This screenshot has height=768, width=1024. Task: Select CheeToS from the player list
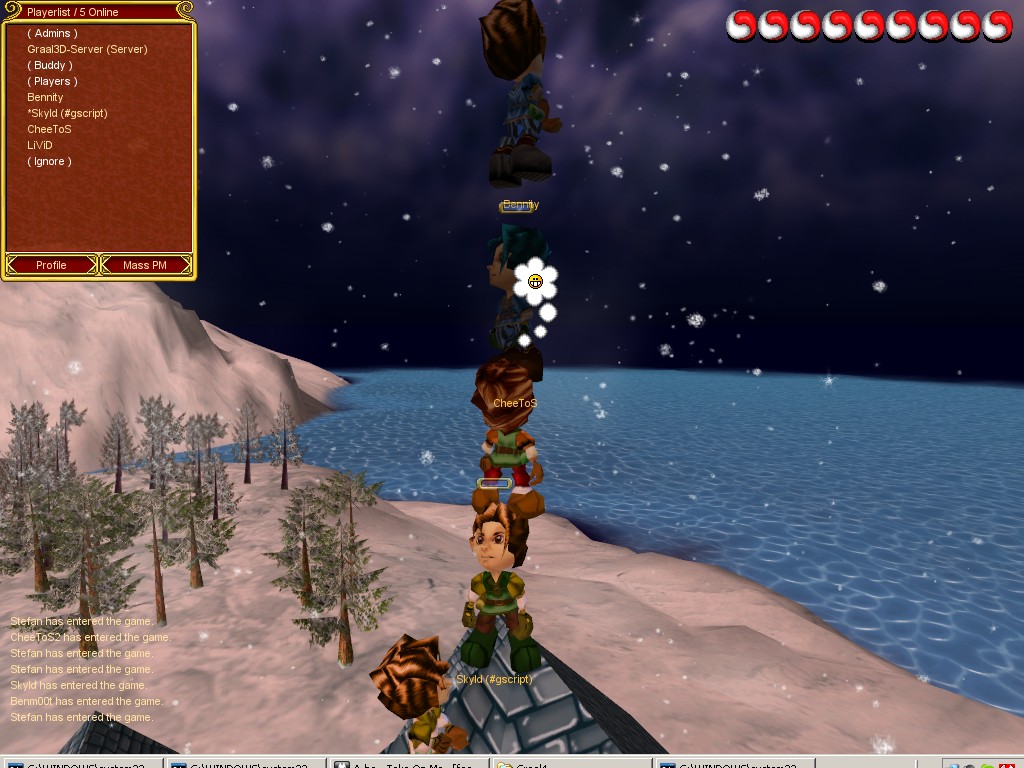tap(49, 129)
